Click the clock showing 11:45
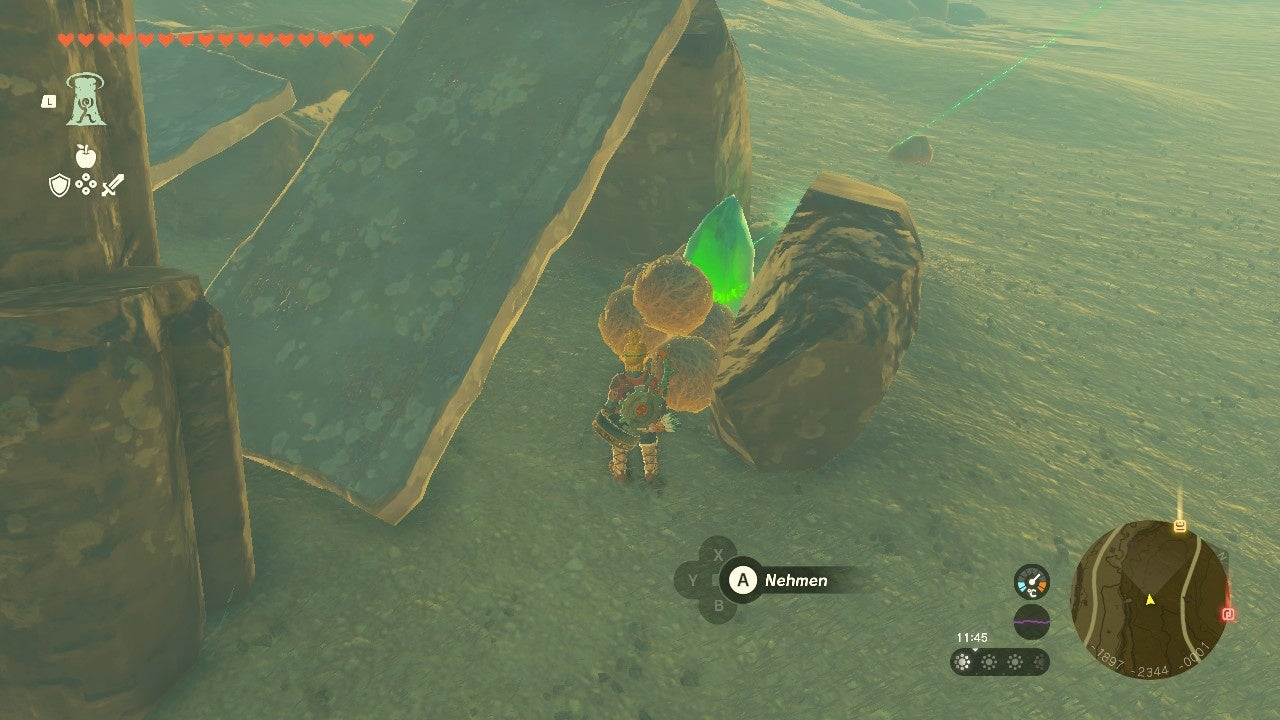Viewport: 1280px width, 720px height. (972, 637)
